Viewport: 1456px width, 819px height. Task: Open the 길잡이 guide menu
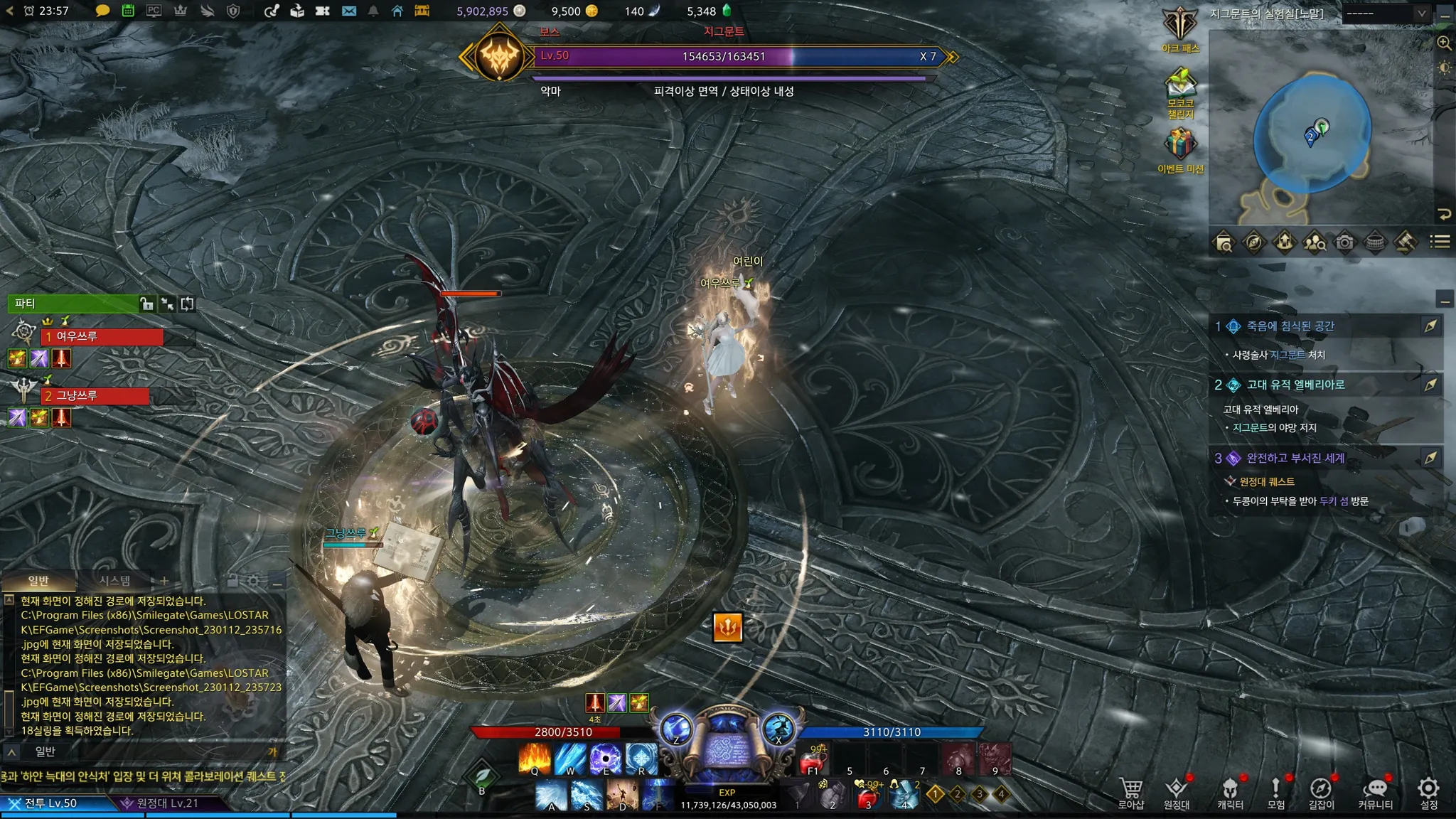pos(1321,792)
